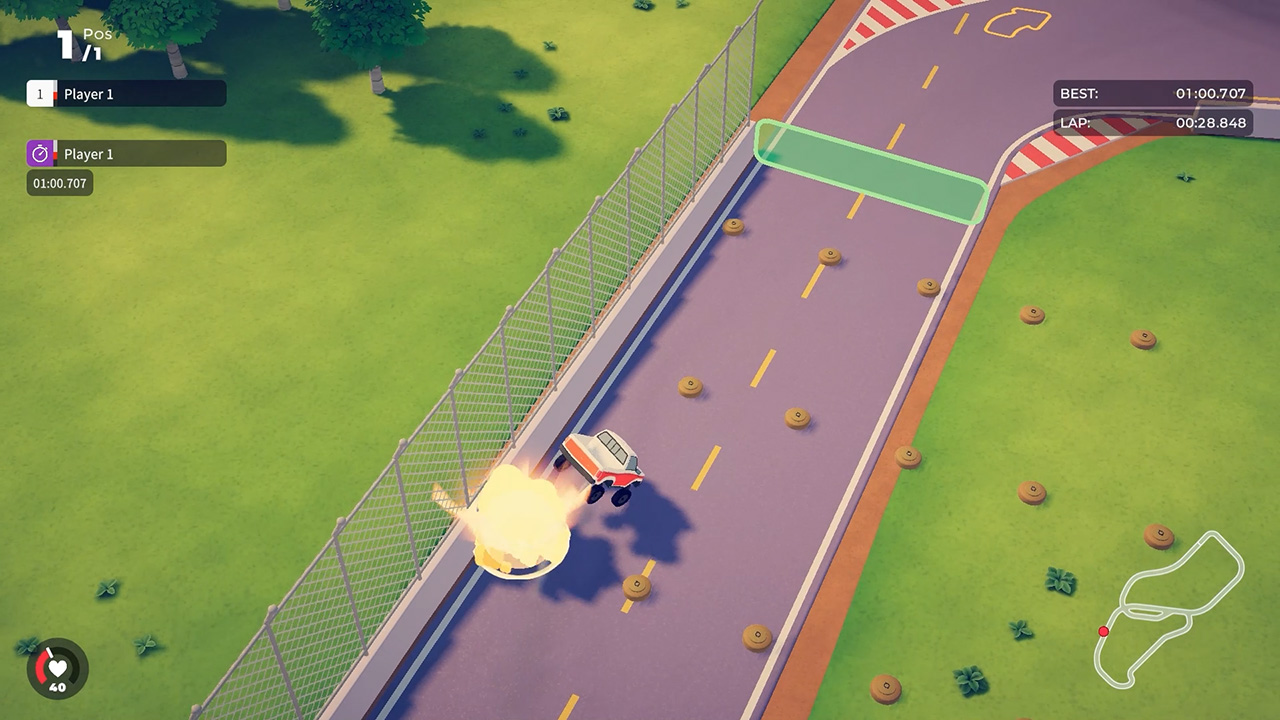
Task: Click the red position dot on the minimap
Action: click(1104, 631)
